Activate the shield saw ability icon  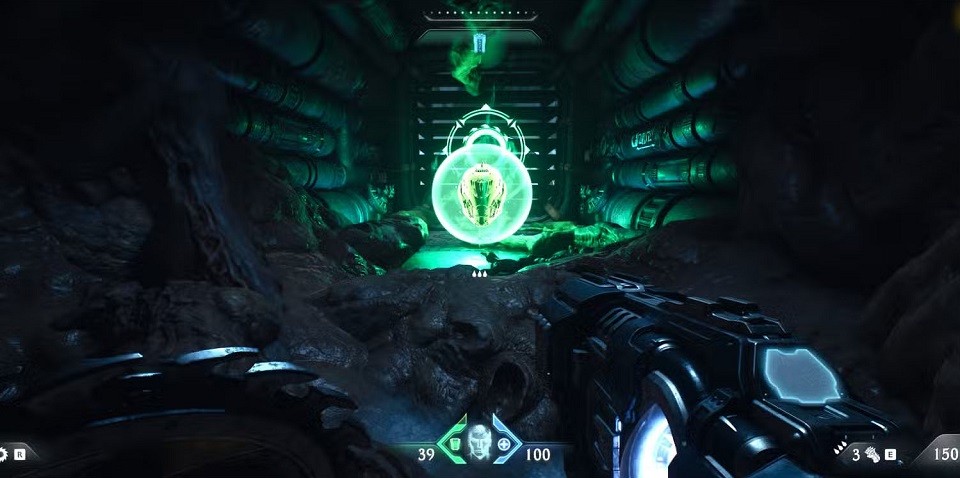point(5,454)
